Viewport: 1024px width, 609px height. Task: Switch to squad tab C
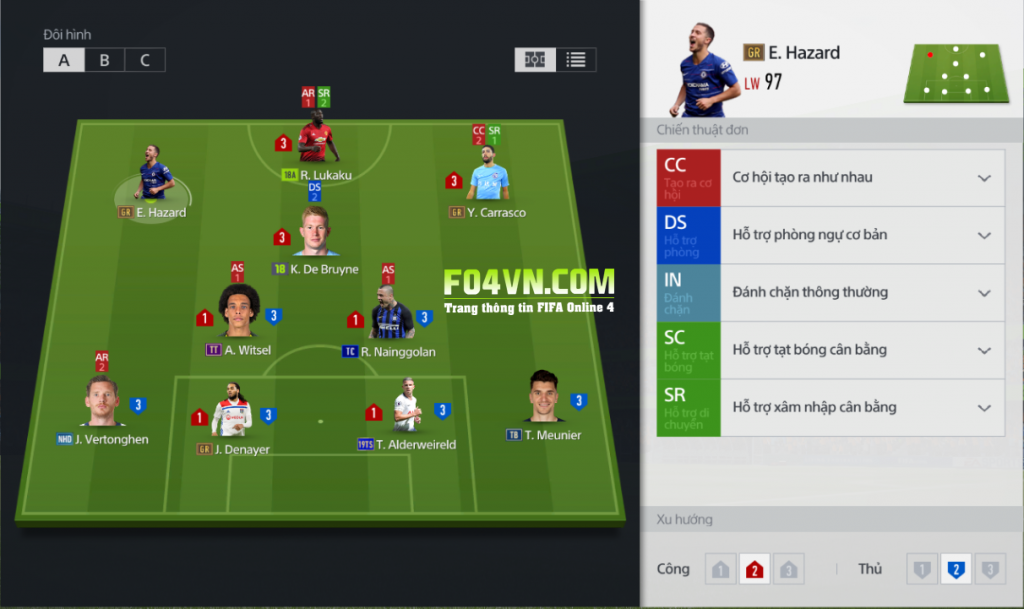tap(145, 60)
